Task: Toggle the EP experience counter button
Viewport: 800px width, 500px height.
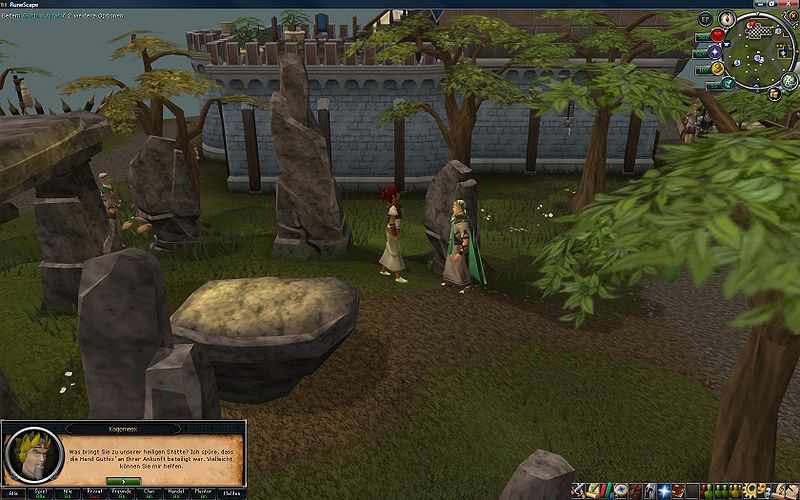Action: click(x=704, y=18)
